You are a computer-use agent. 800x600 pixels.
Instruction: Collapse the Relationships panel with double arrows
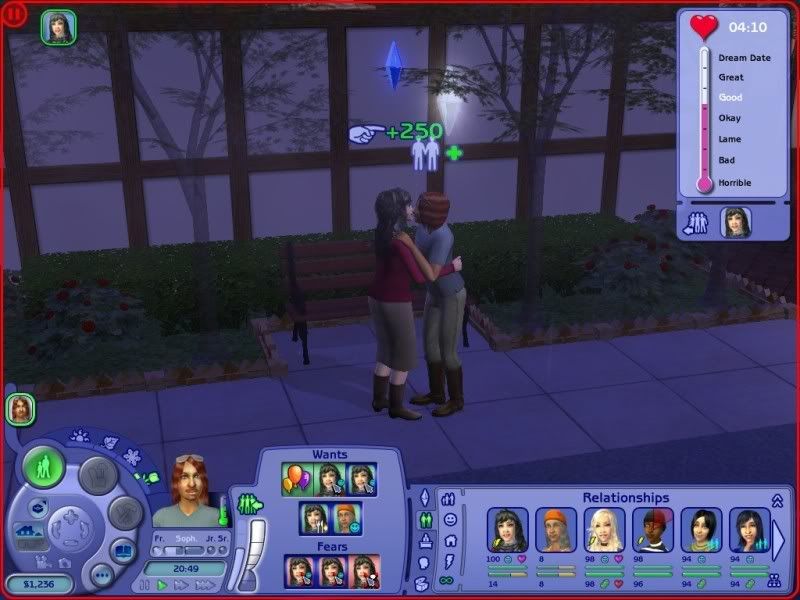pyautogui.click(x=776, y=500)
